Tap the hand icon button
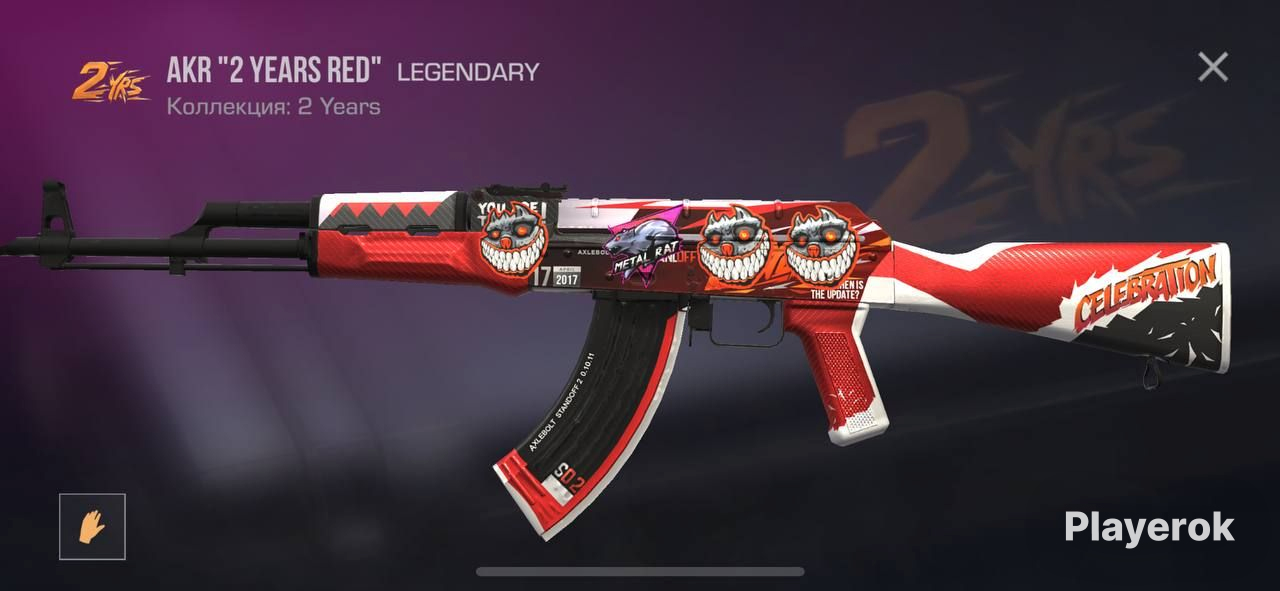This screenshot has height=591, width=1280. pos(92,526)
